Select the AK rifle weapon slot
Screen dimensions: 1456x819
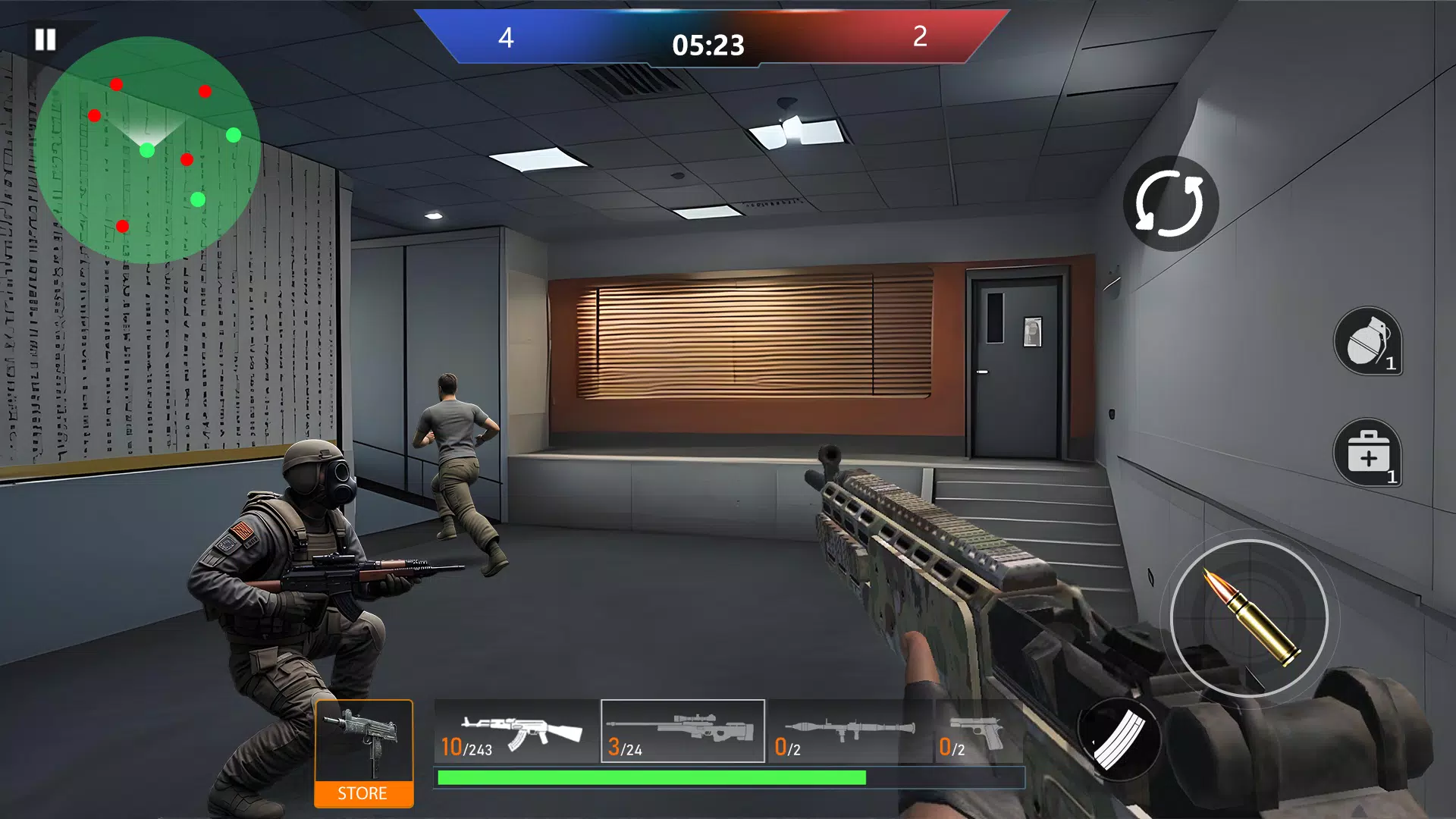click(516, 728)
